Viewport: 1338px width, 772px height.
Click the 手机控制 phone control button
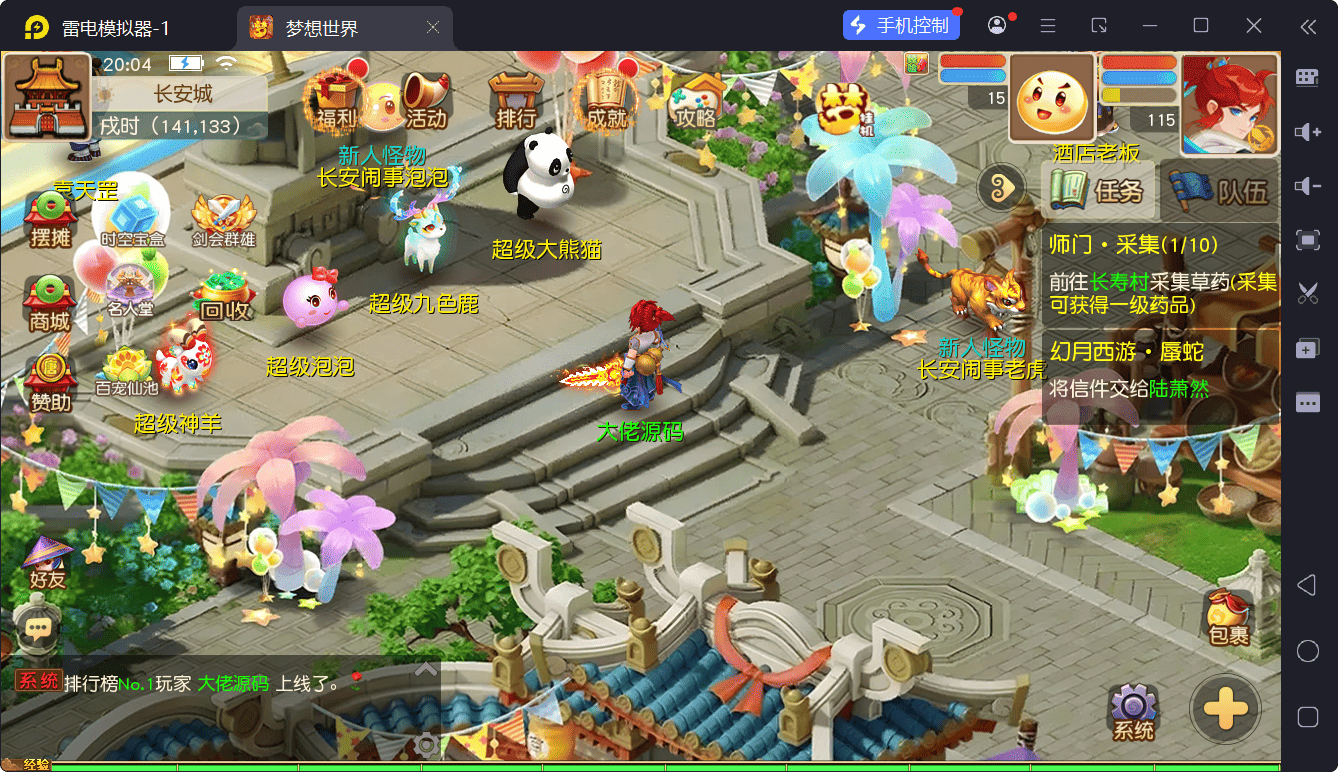[902, 25]
